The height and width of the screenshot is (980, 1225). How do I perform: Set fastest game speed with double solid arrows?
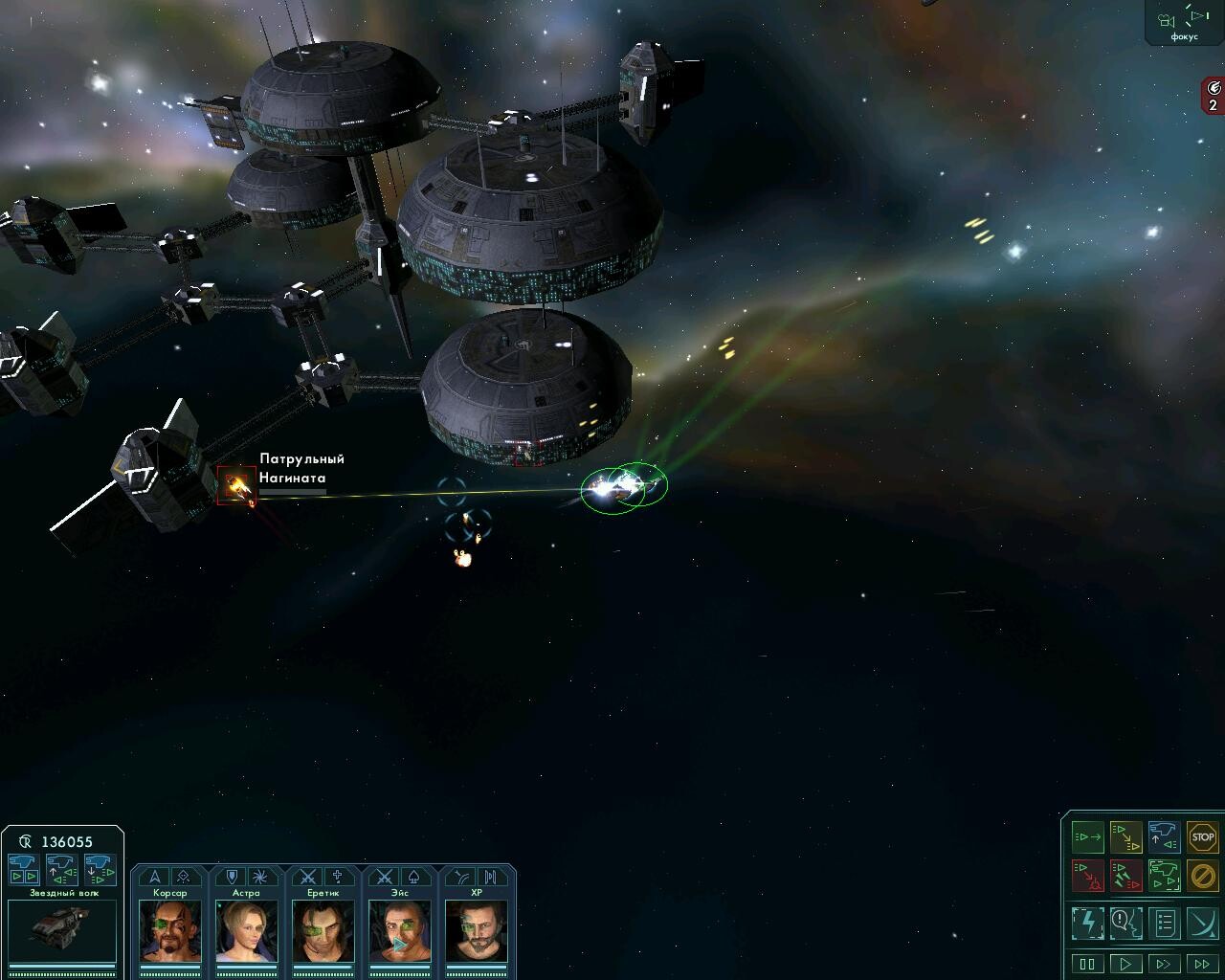[x=1202, y=964]
